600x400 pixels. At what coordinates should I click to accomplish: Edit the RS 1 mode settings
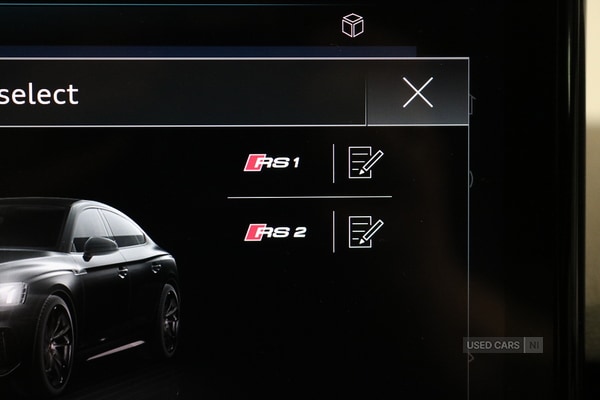pyautogui.click(x=365, y=162)
